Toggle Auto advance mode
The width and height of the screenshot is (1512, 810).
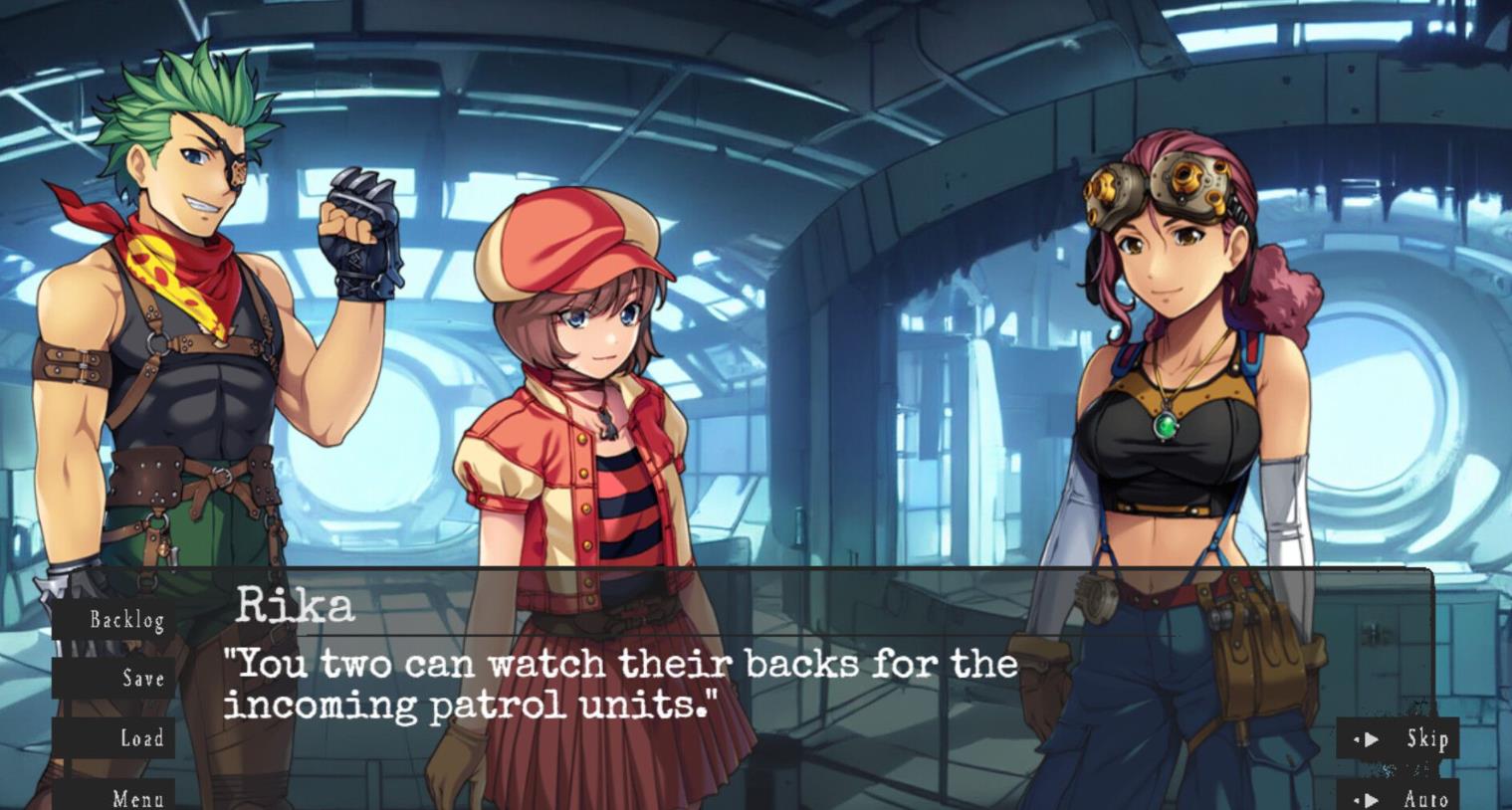pyautogui.click(x=1400, y=798)
